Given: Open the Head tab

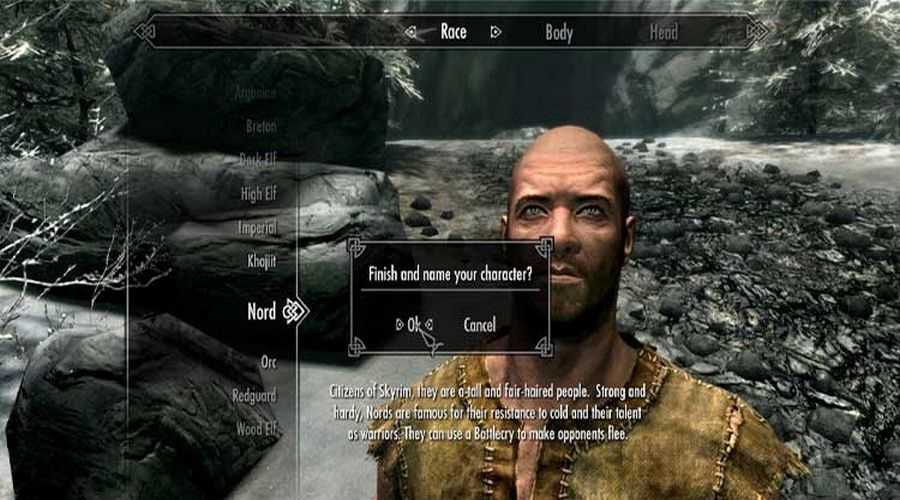Looking at the screenshot, I should point(664,32).
